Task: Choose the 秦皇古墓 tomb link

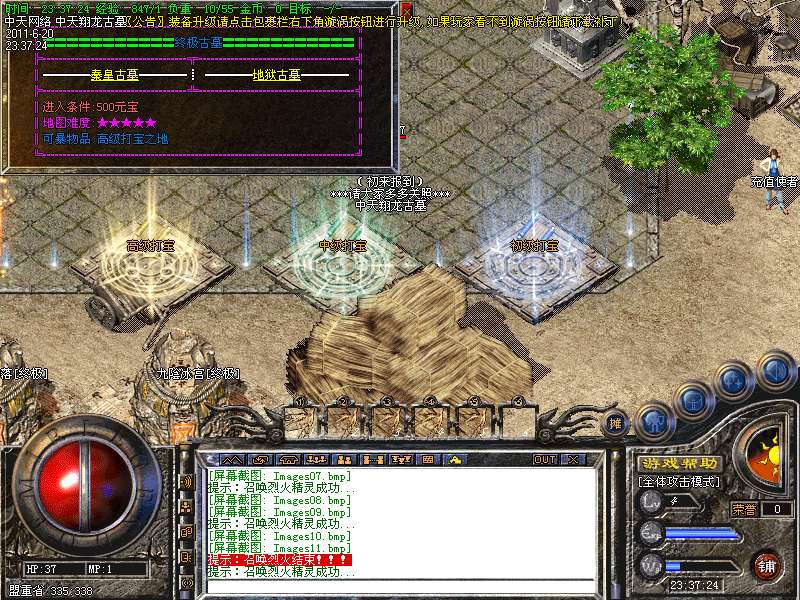Action: point(117,75)
